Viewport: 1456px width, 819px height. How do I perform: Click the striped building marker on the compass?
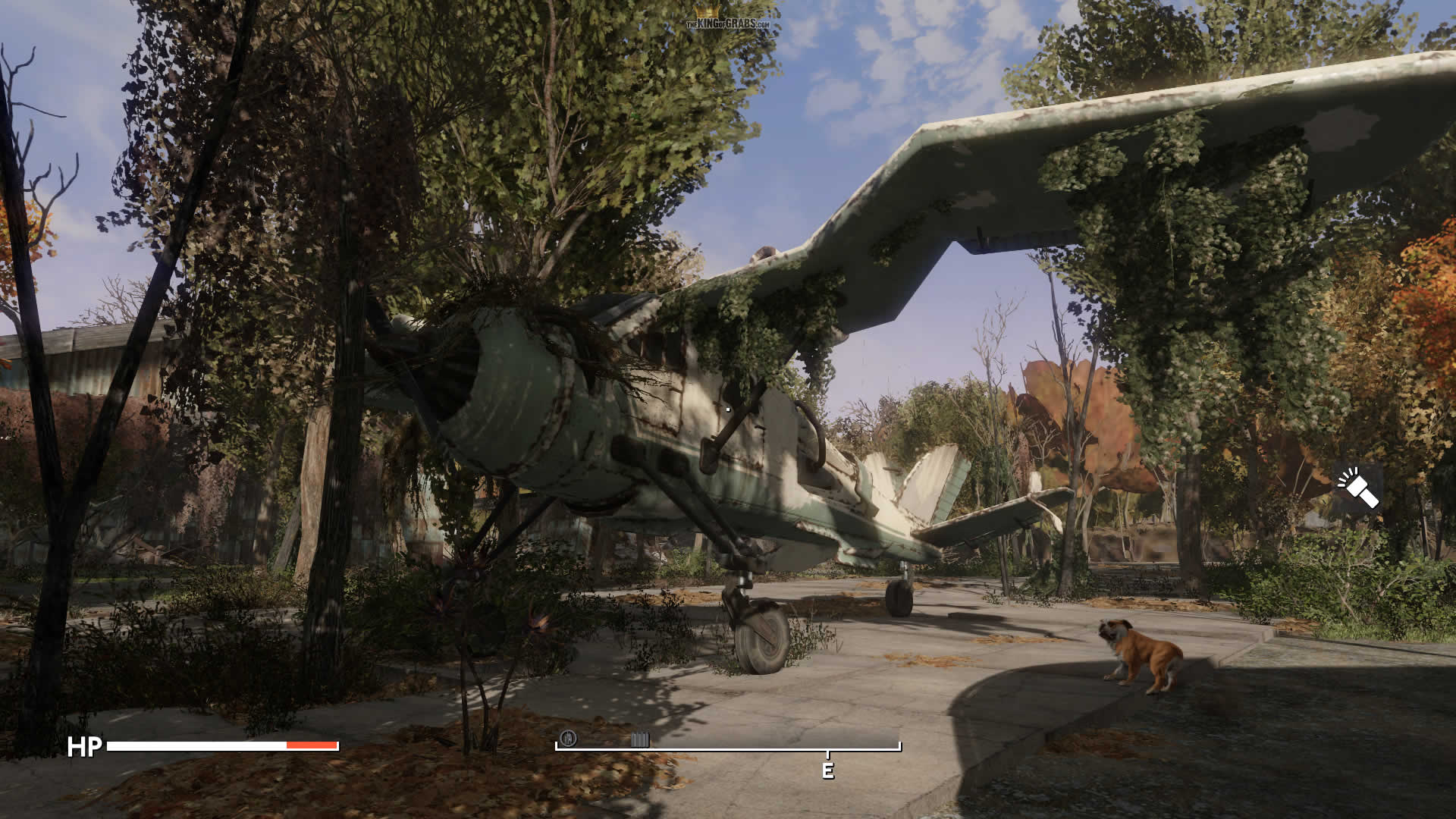[x=640, y=739]
